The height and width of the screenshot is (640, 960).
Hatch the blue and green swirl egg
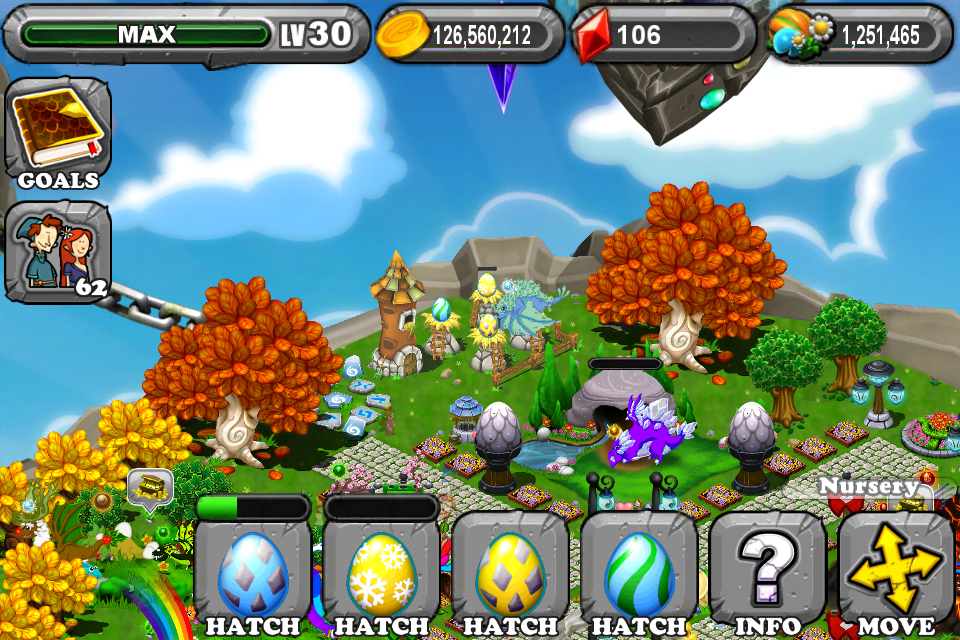point(638,573)
